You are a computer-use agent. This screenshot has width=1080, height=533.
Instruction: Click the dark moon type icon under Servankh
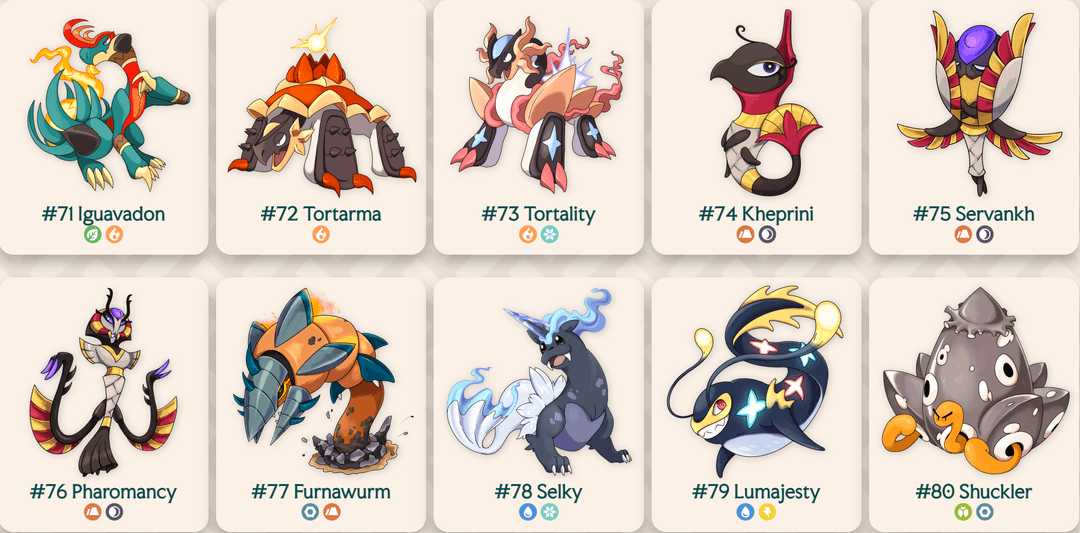click(x=985, y=235)
